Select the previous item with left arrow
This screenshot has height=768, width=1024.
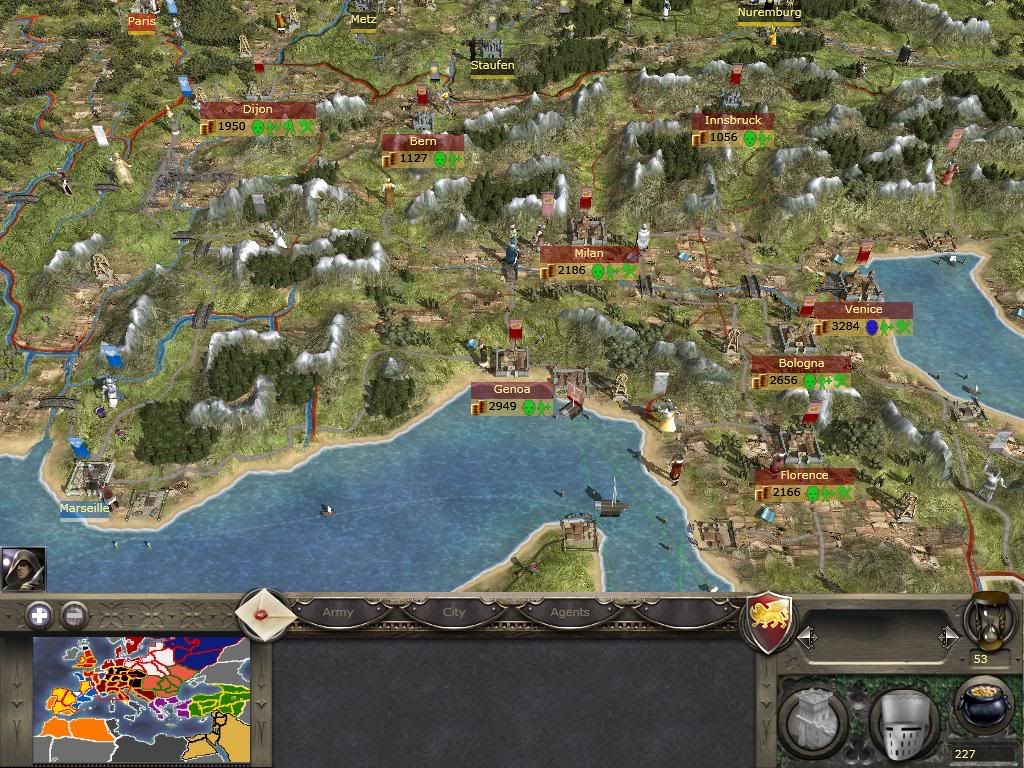[x=805, y=636]
